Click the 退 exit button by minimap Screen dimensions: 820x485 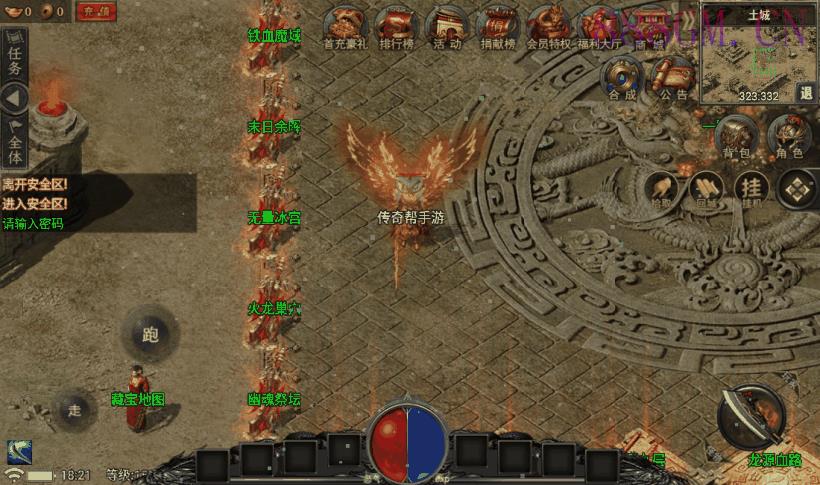pos(807,92)
